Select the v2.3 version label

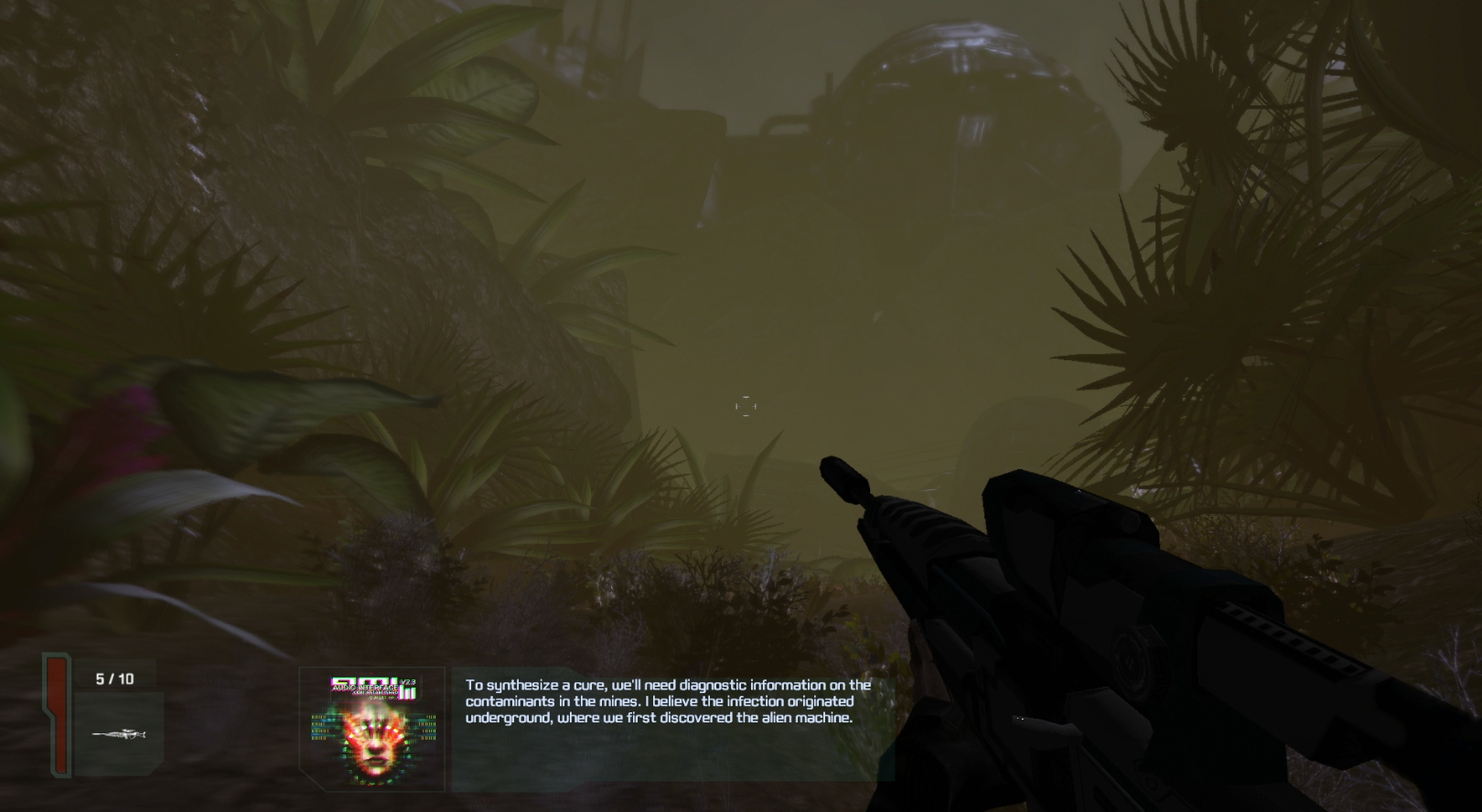tap(408, 681)
